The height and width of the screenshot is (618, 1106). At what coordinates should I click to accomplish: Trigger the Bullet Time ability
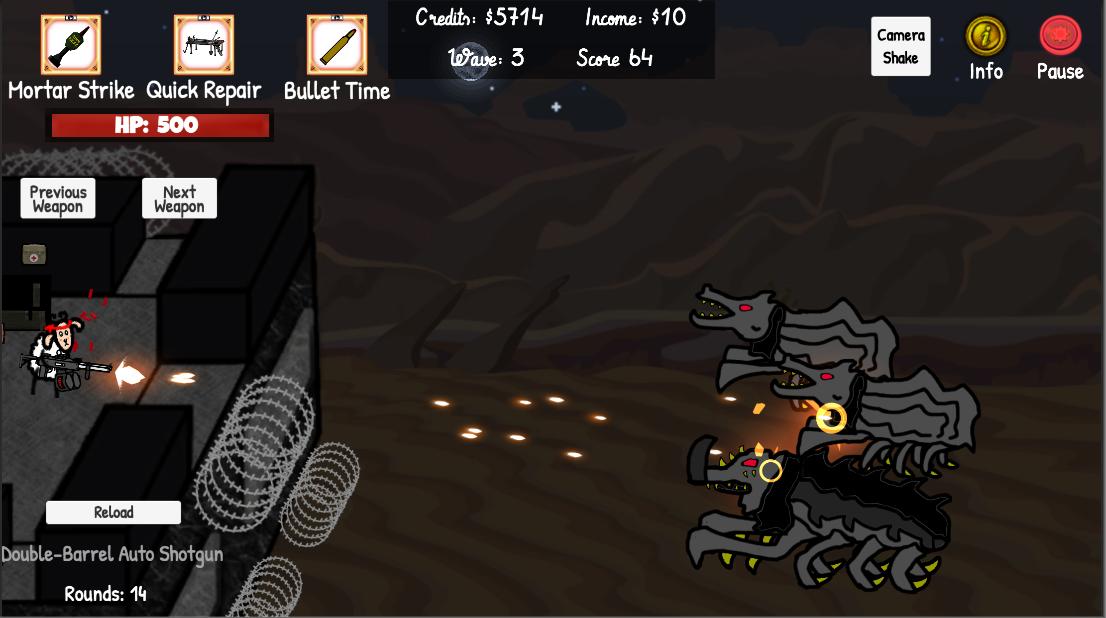pyautogui.click(x=336, y=45)
